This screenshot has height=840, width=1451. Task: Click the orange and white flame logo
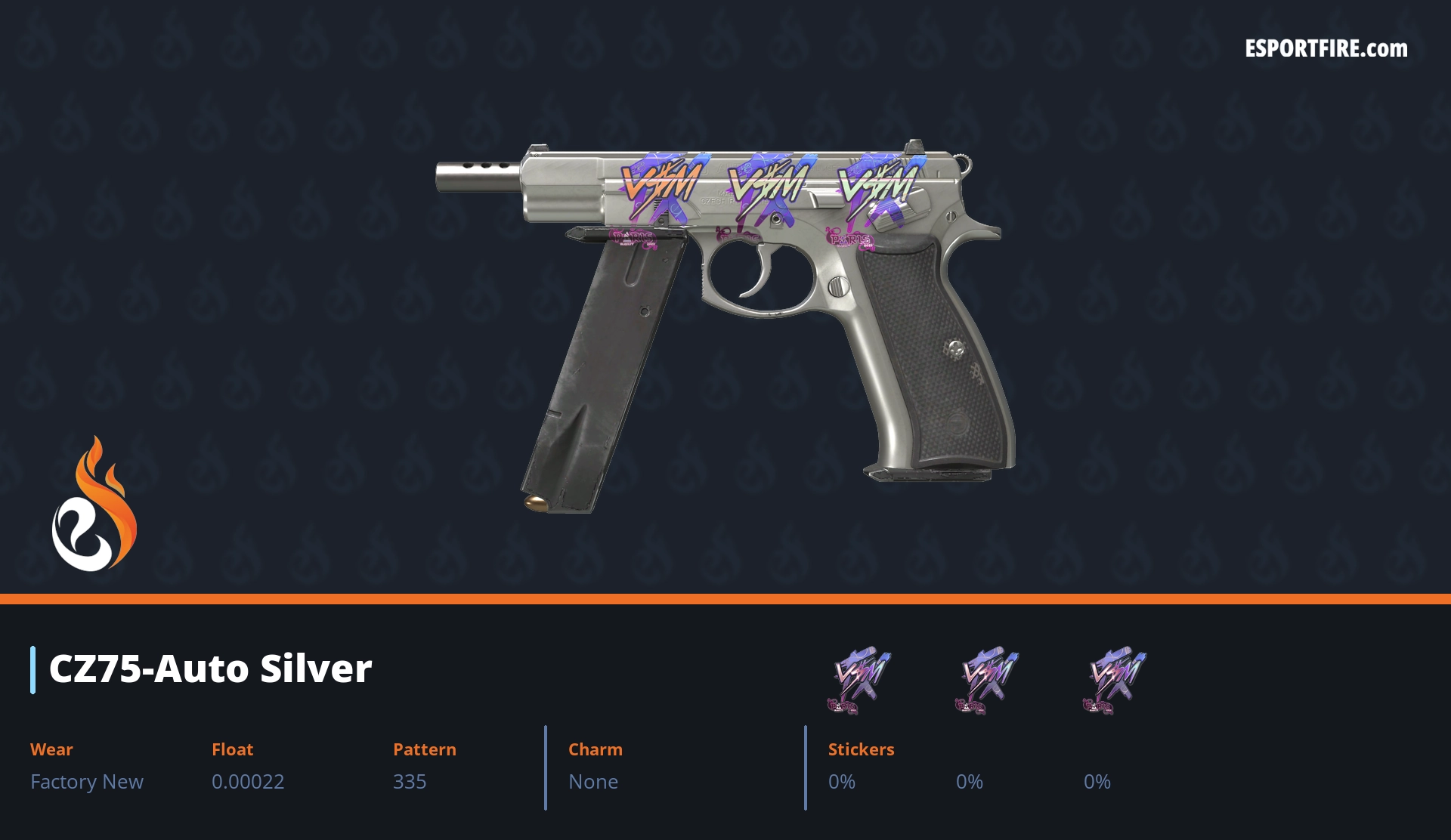94,505
